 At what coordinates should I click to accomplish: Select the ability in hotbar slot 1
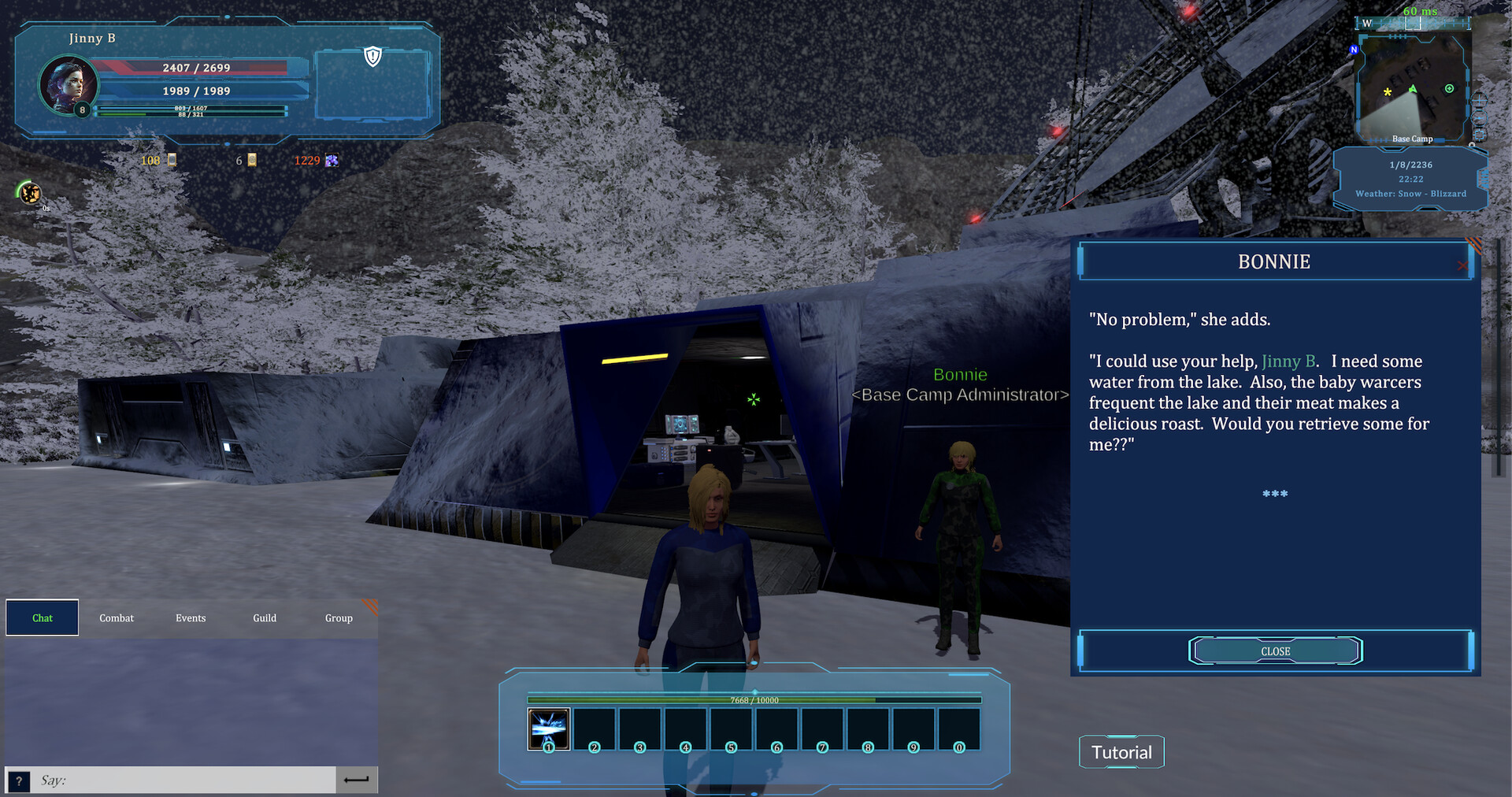[x=549, y=729]
